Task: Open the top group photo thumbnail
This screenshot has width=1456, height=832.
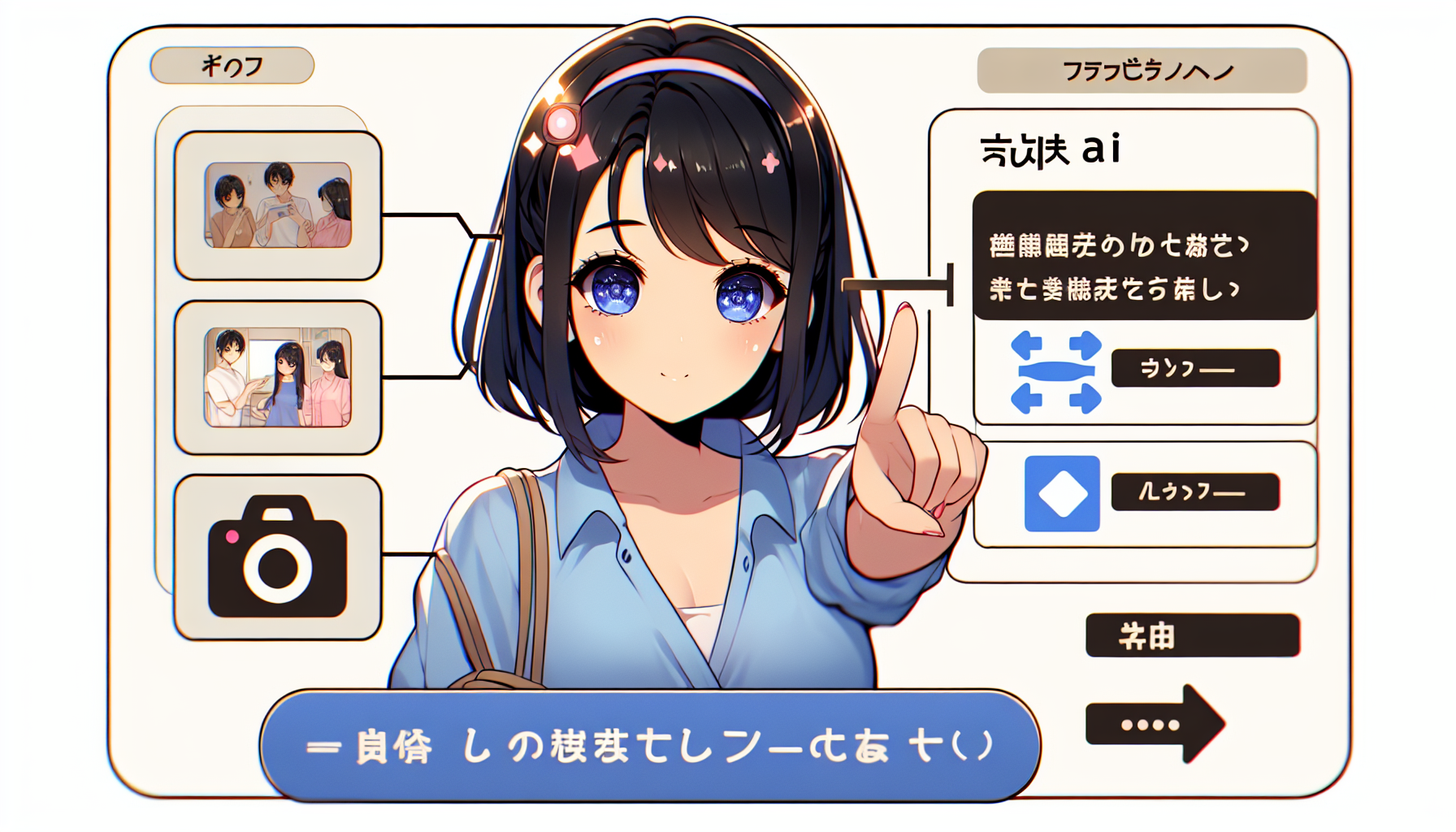Action: click(278, 205)
